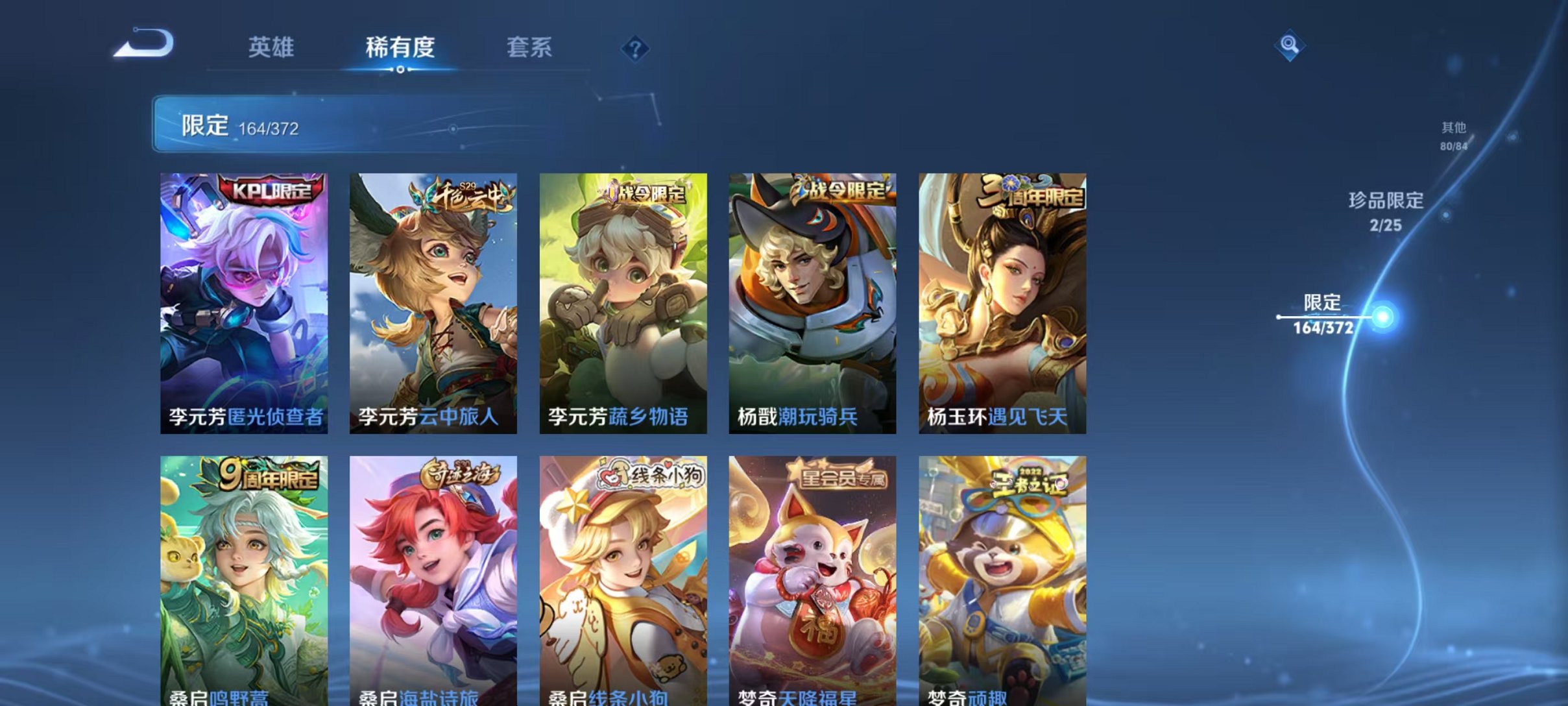The width and height of the screenshot is (1568, 706).
Task: Open the search magnifier icon
Action: tap(1291, 45)
